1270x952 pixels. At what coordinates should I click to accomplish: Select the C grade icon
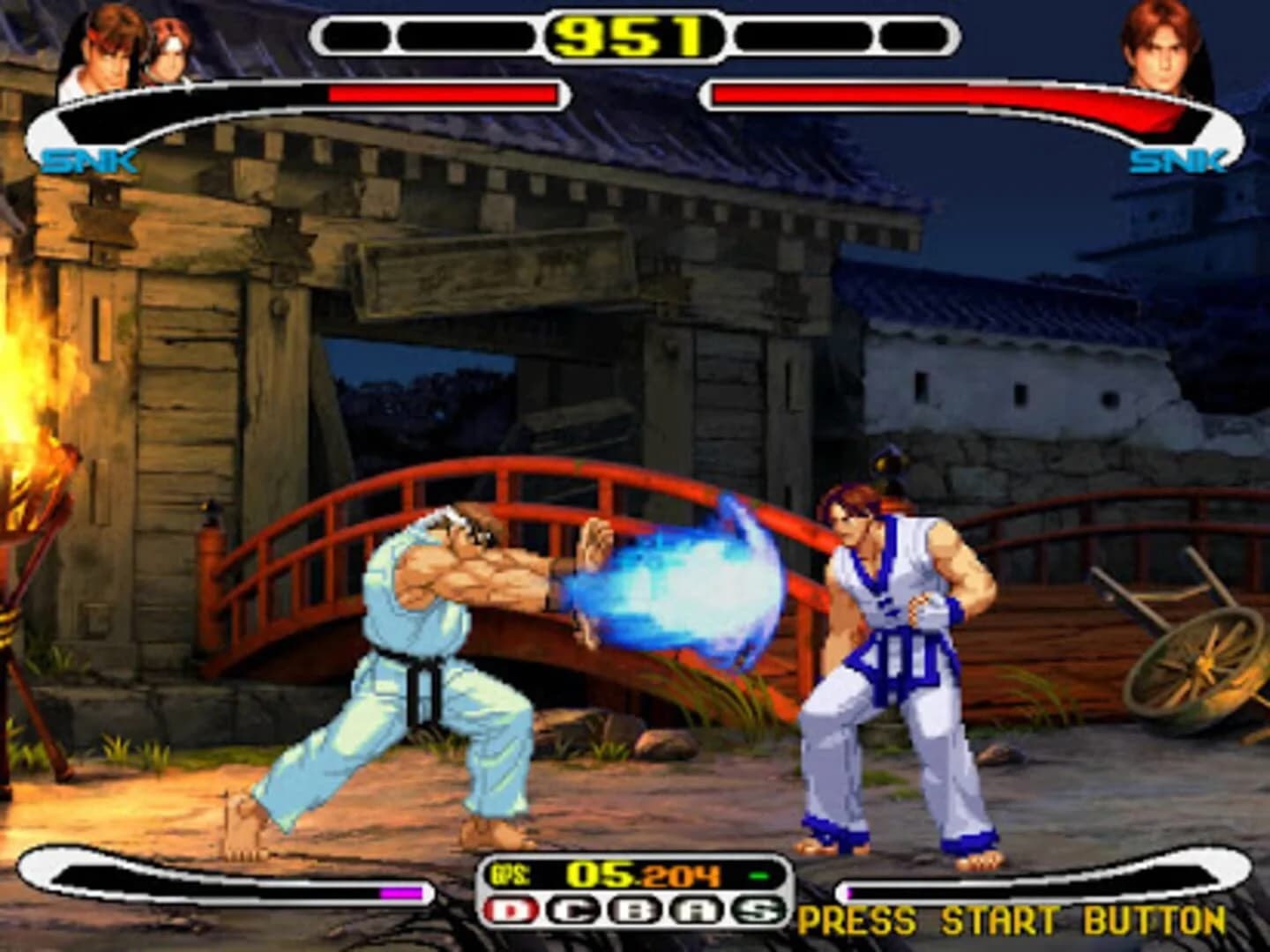point(571,909)
